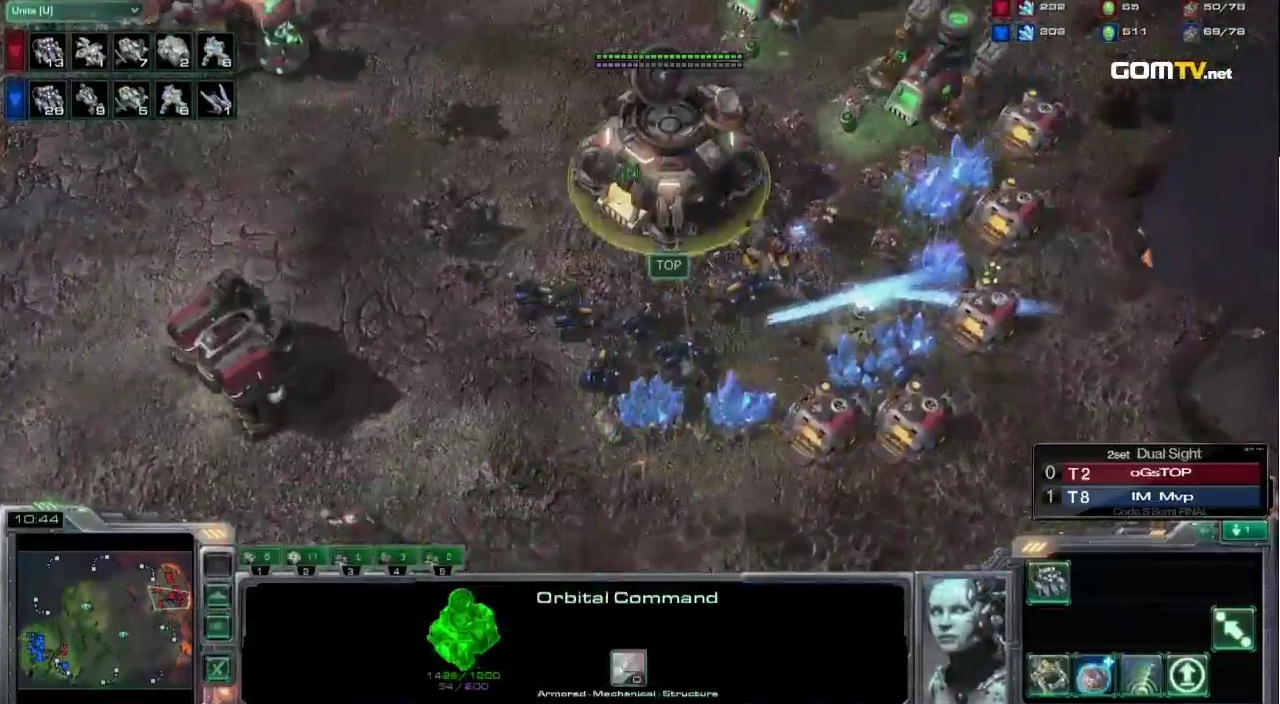Select the blue player's 28-count unit icon
The image size is (1280, 704).
(48, 99)
